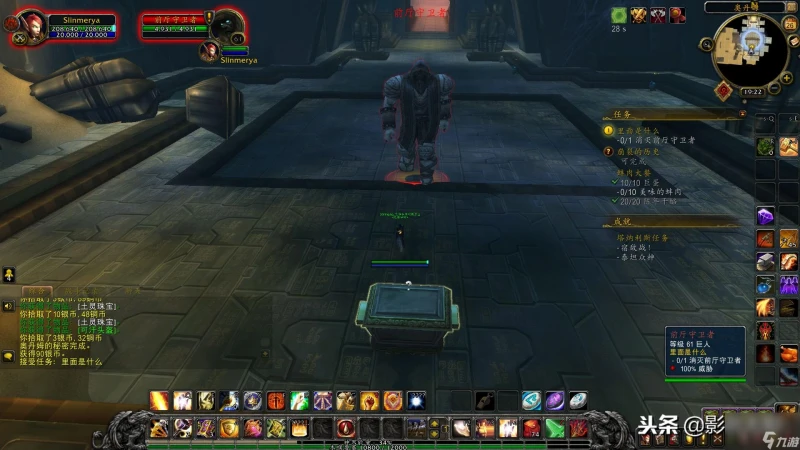Activate the first fiery slash ability
Image resolution: width=800 pixels, height=450 pixels.
pyautogui.click(x=159, y=400)
